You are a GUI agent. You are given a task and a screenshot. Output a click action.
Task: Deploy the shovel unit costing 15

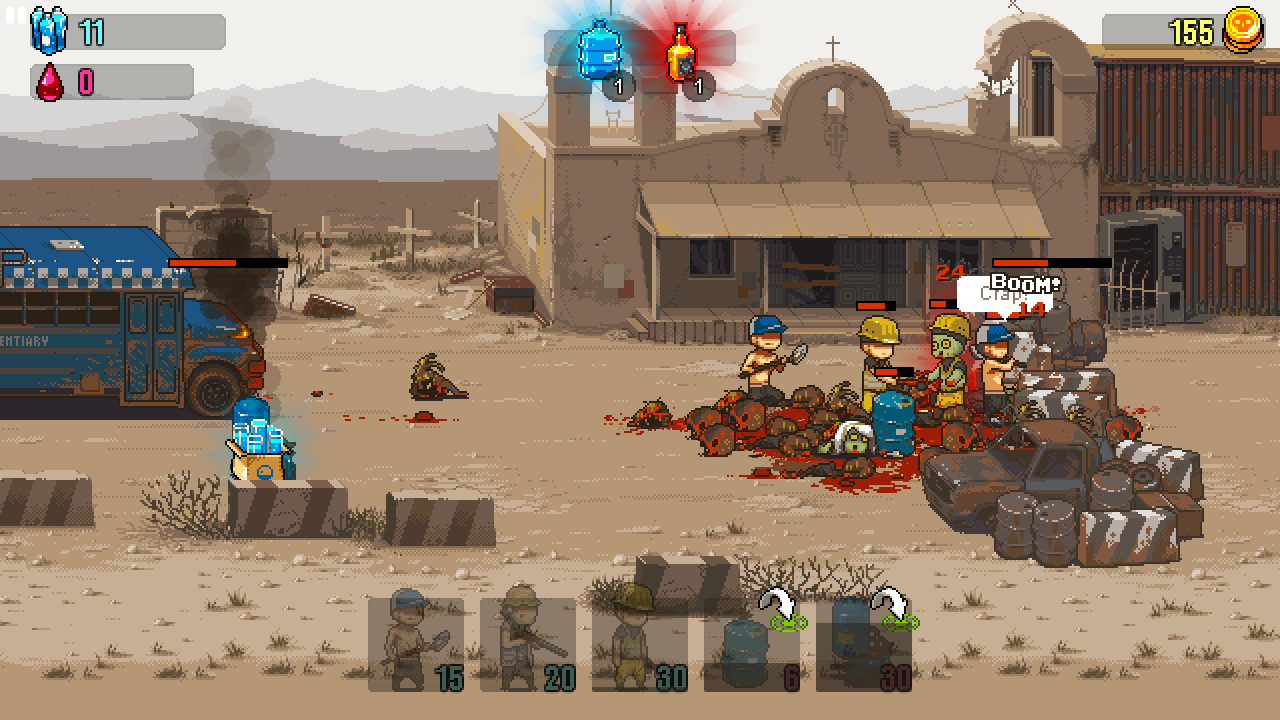click(416, 644)
